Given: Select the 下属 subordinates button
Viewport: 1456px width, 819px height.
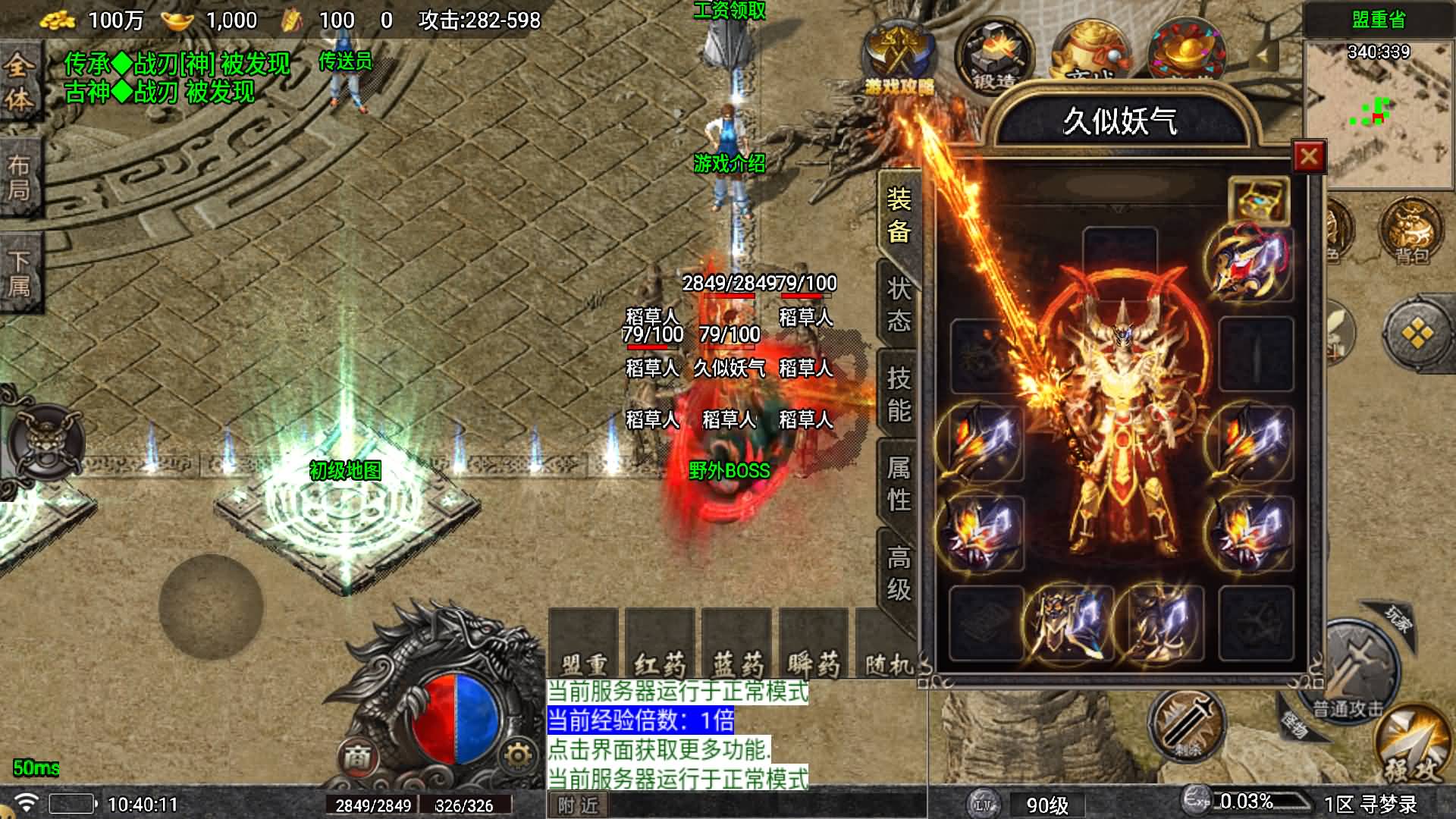Looking at the screenshot, I should pyautogui.click(x=19, y=273).
